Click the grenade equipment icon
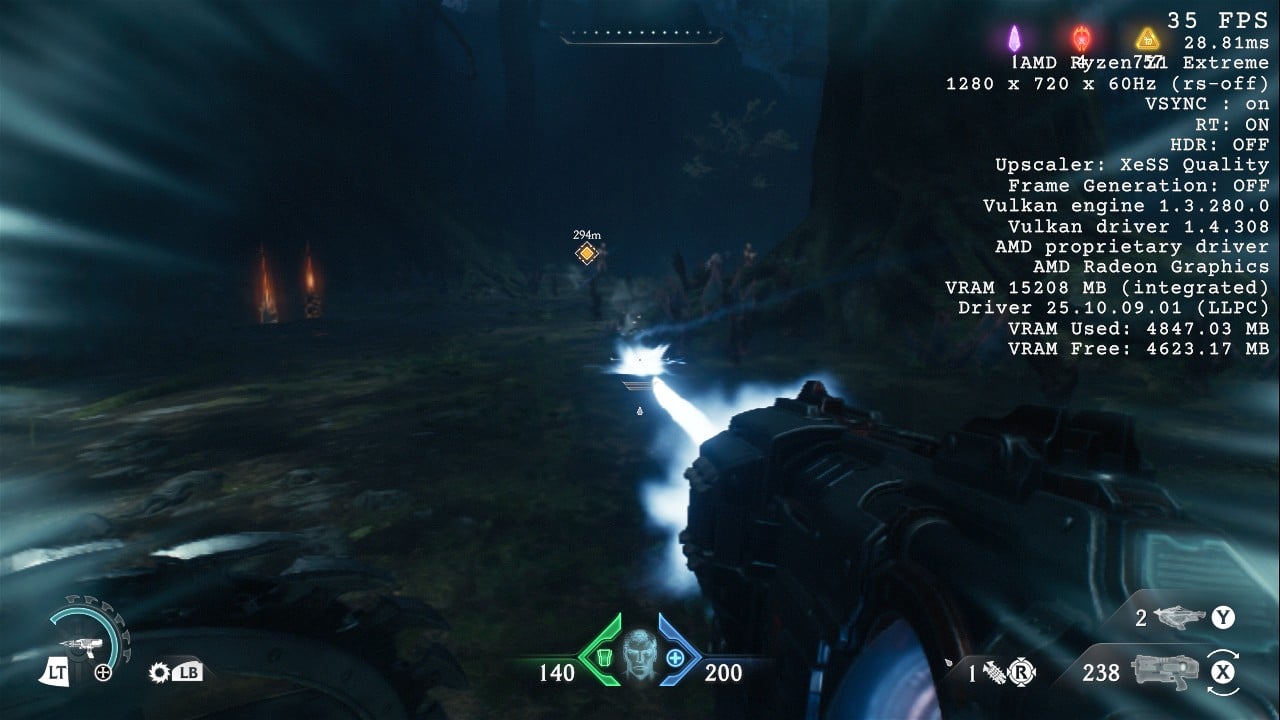This screenshot has width=1280, height=720. [995, 672]
